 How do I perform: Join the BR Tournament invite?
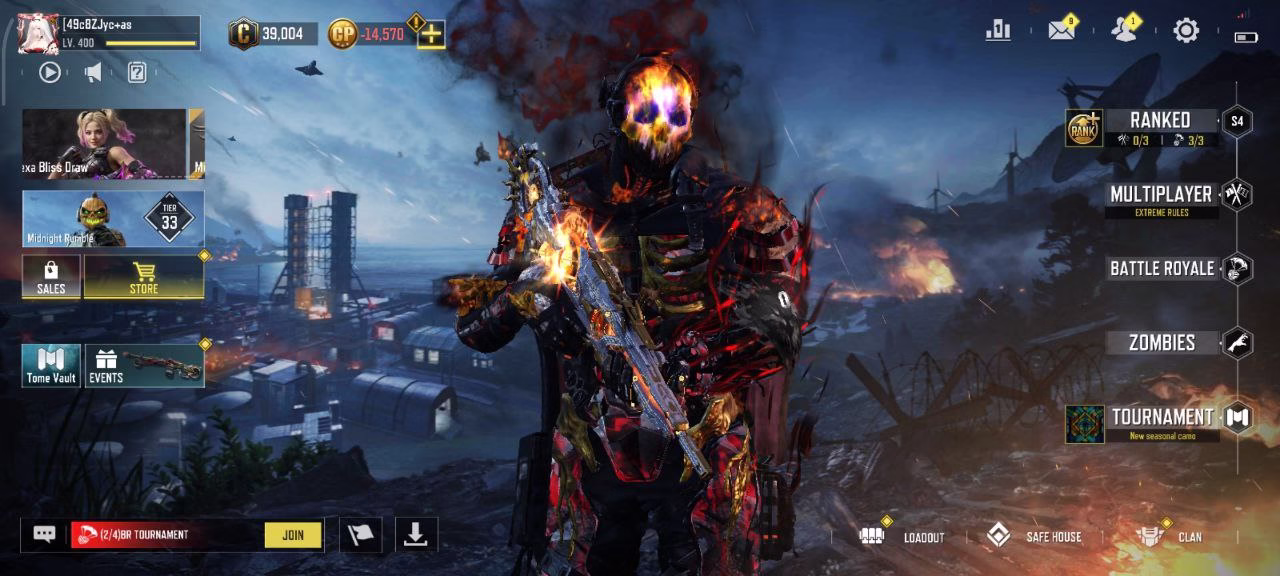[293, 535]
